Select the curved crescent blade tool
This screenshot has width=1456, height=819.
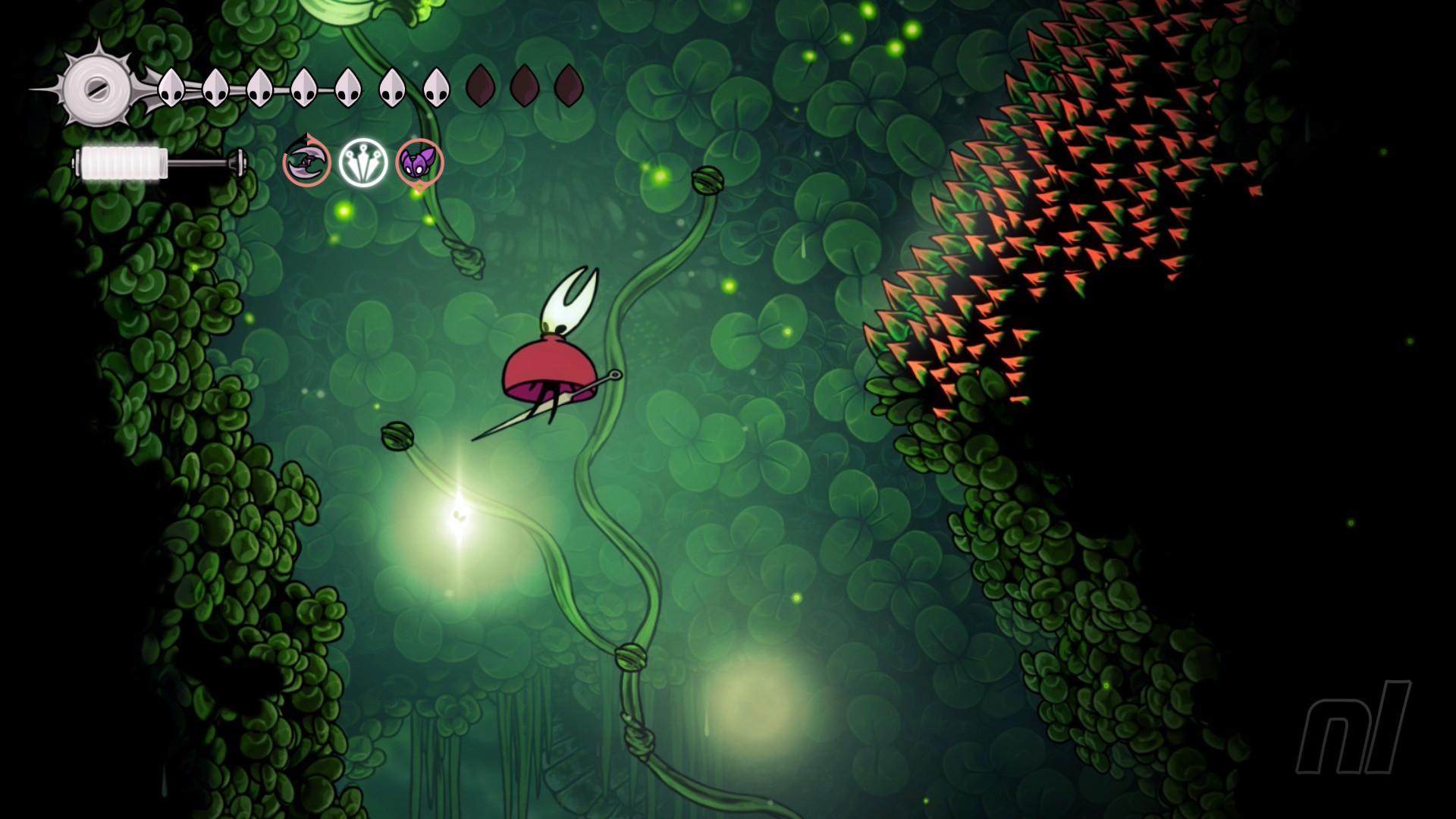pos(307,162)
